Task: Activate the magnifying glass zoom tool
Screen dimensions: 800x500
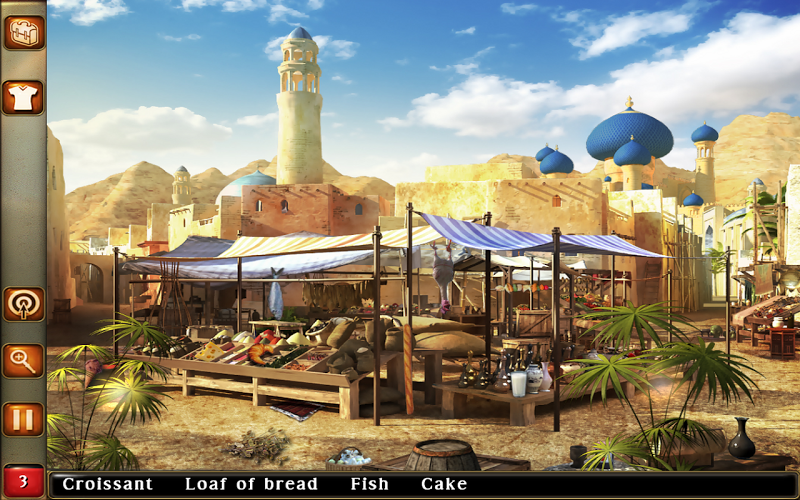Action: (x=23, y=361)
